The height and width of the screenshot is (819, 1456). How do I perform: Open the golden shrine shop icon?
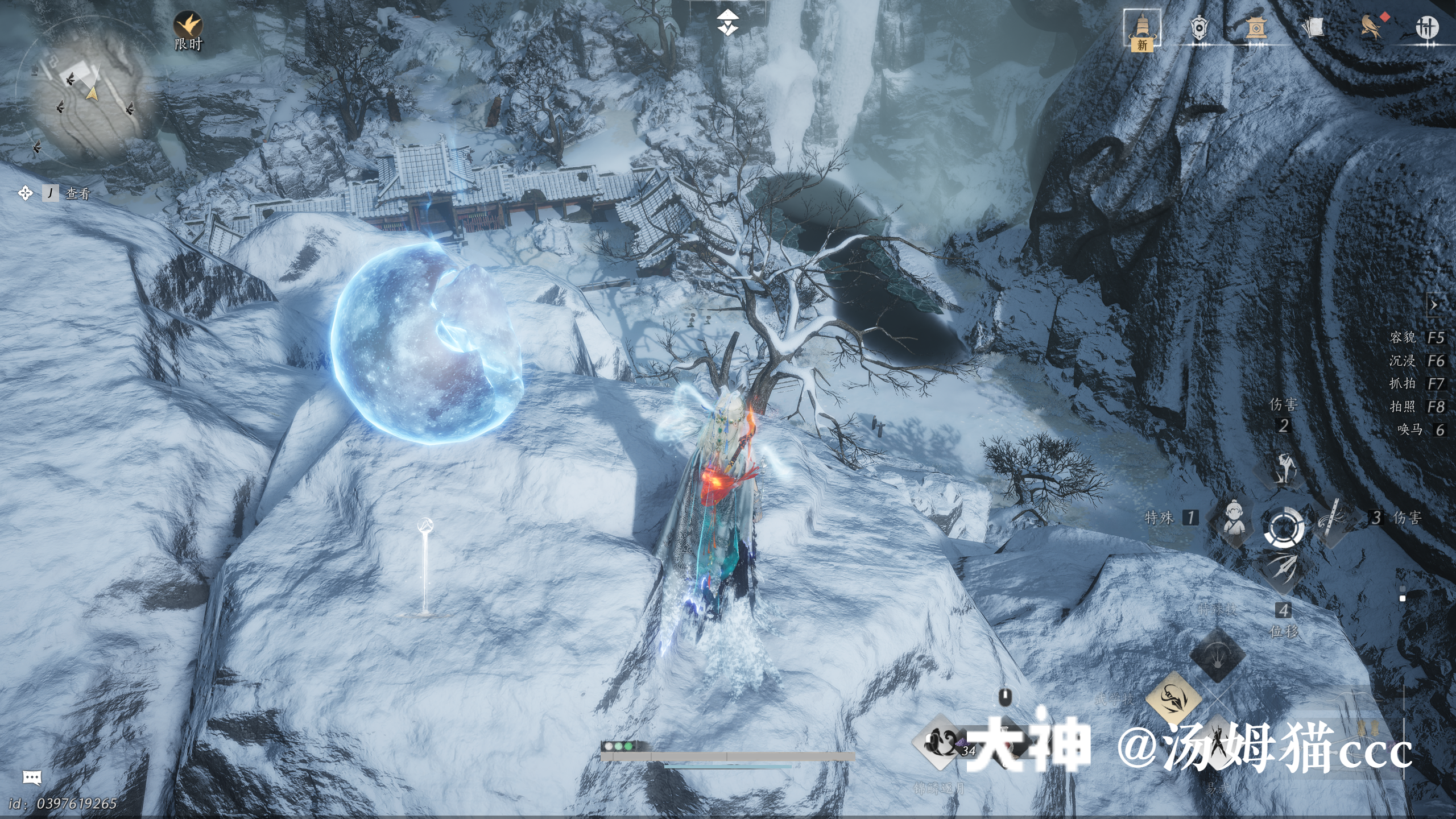(x=1256, y=27)
